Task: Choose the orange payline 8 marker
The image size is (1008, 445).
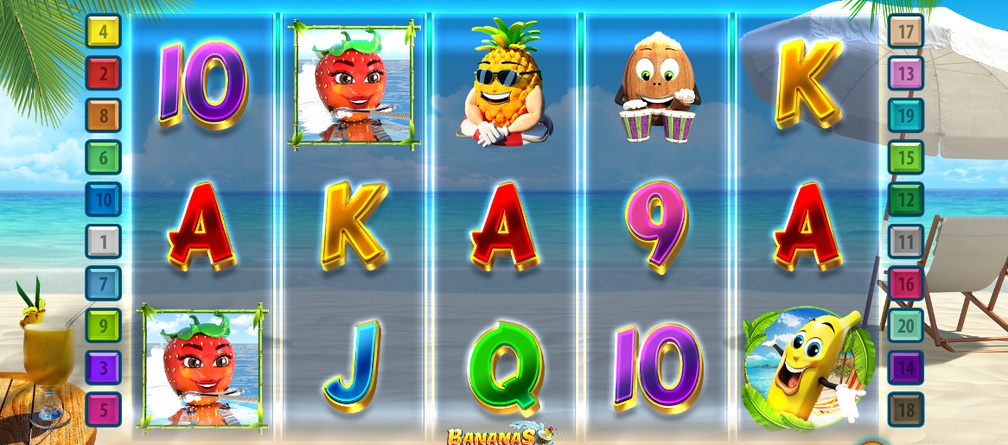Action: (103, 115)
